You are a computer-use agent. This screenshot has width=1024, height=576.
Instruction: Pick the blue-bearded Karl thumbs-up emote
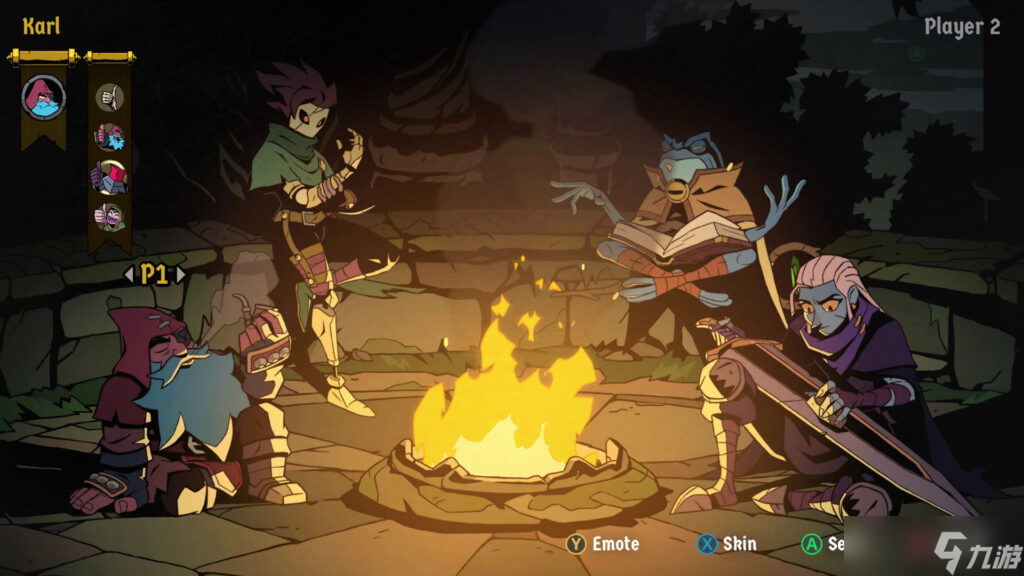point(109,137)
